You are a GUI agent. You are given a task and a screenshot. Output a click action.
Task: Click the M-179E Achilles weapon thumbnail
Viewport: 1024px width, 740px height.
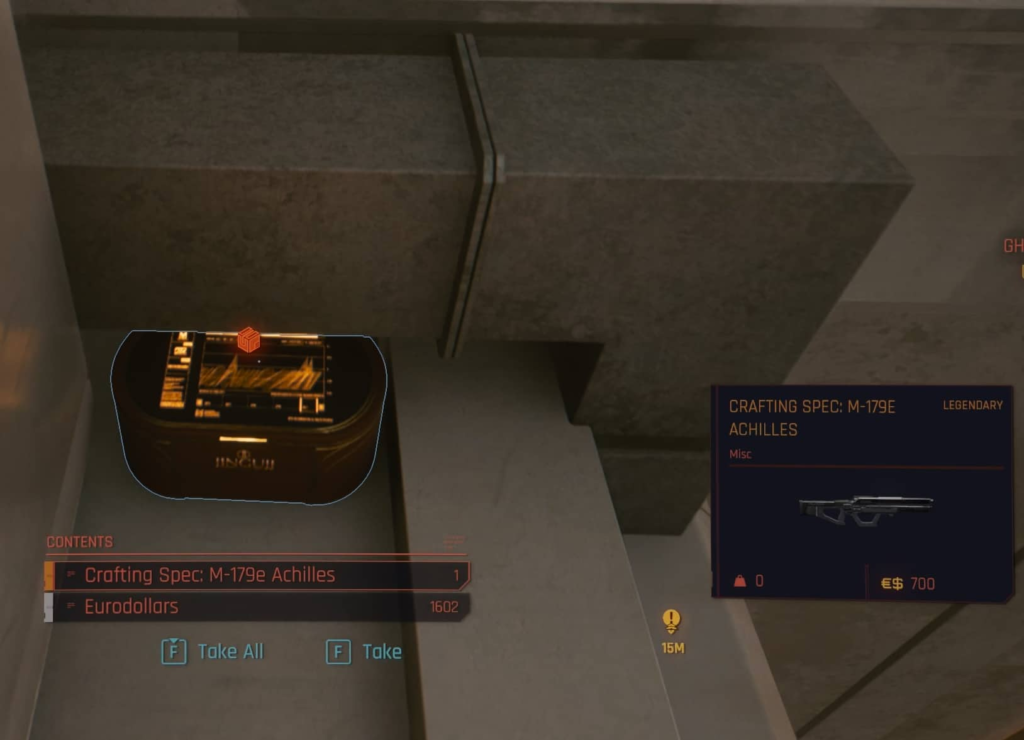point(865,509)
